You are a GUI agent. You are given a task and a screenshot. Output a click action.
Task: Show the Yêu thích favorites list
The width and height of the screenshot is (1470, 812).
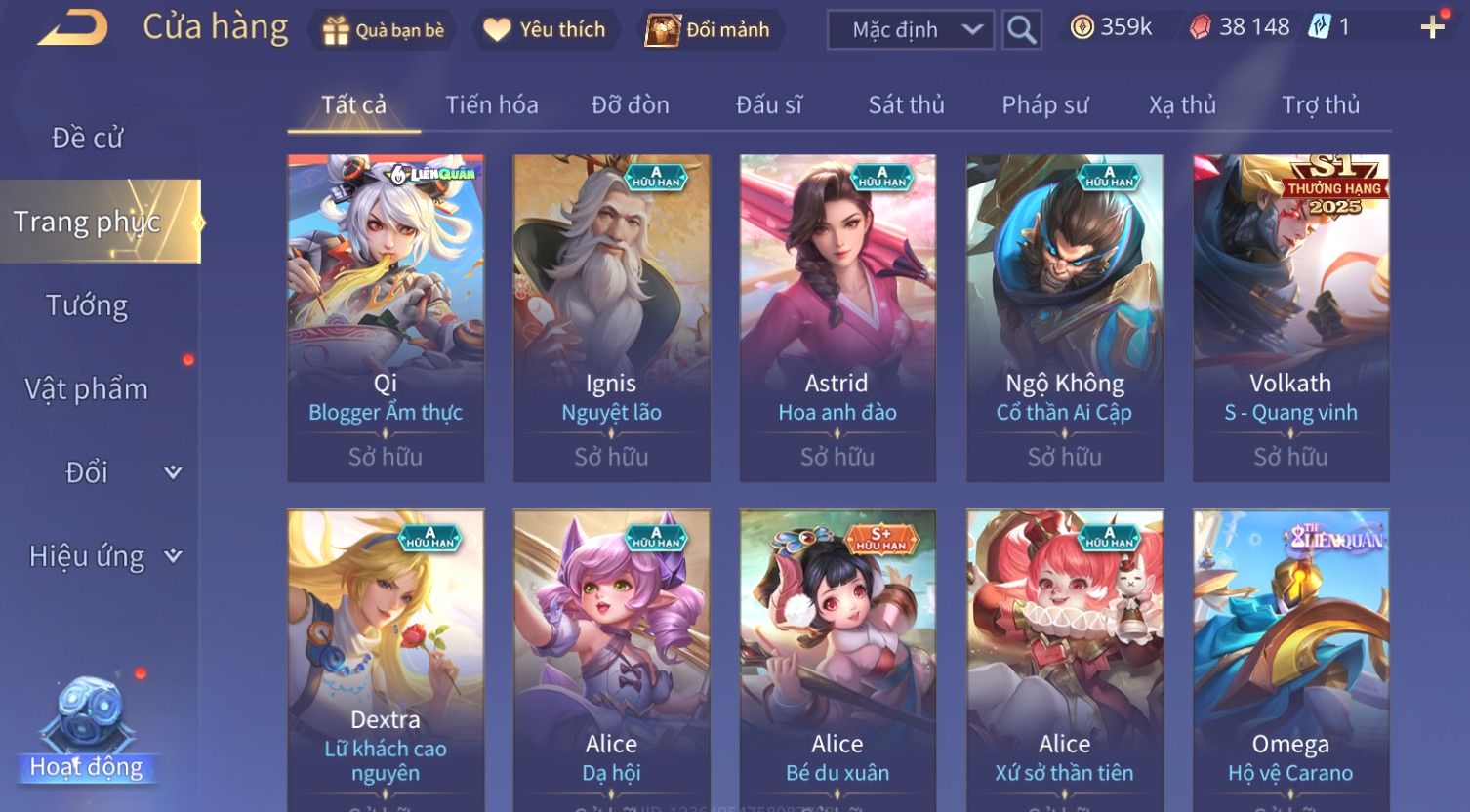[545, 30]
